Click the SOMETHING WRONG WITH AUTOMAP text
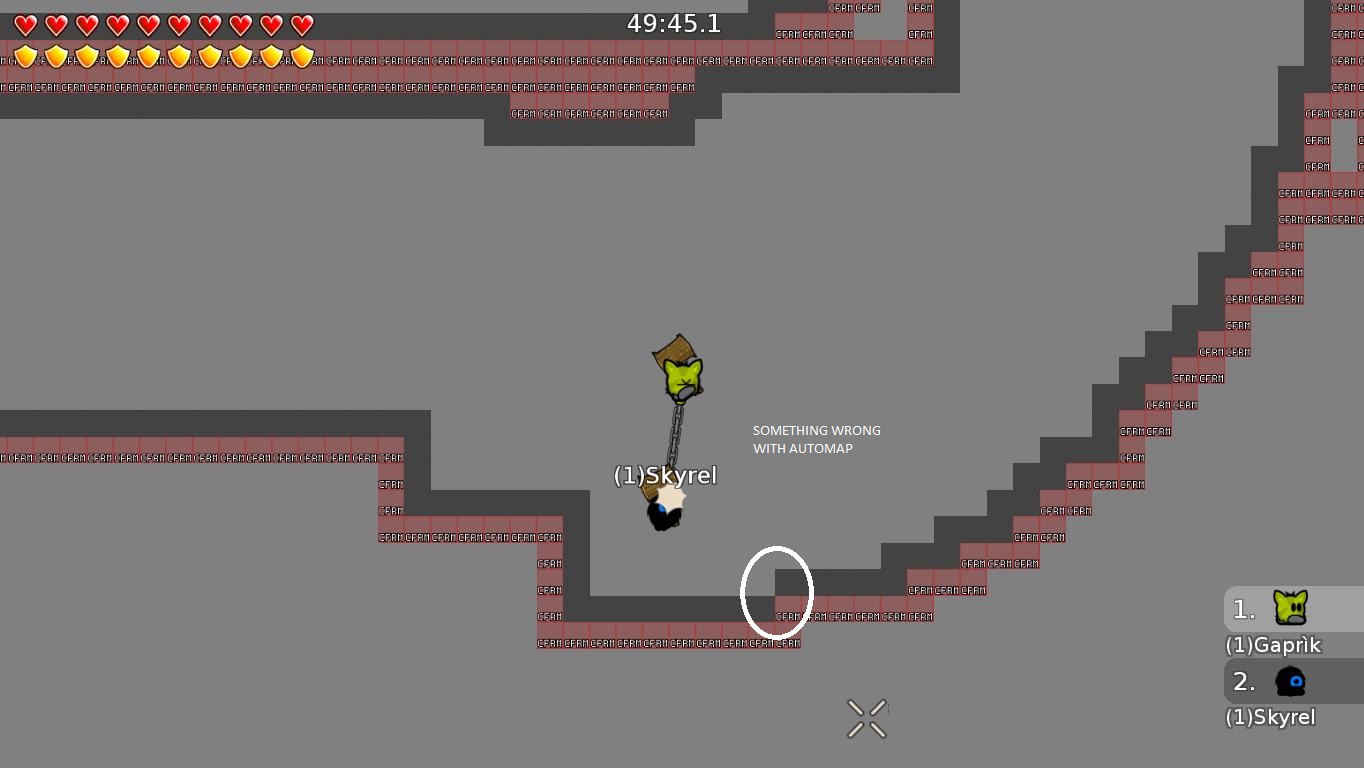Screen dimensions: 1364x768 click(x=816, y=439)
